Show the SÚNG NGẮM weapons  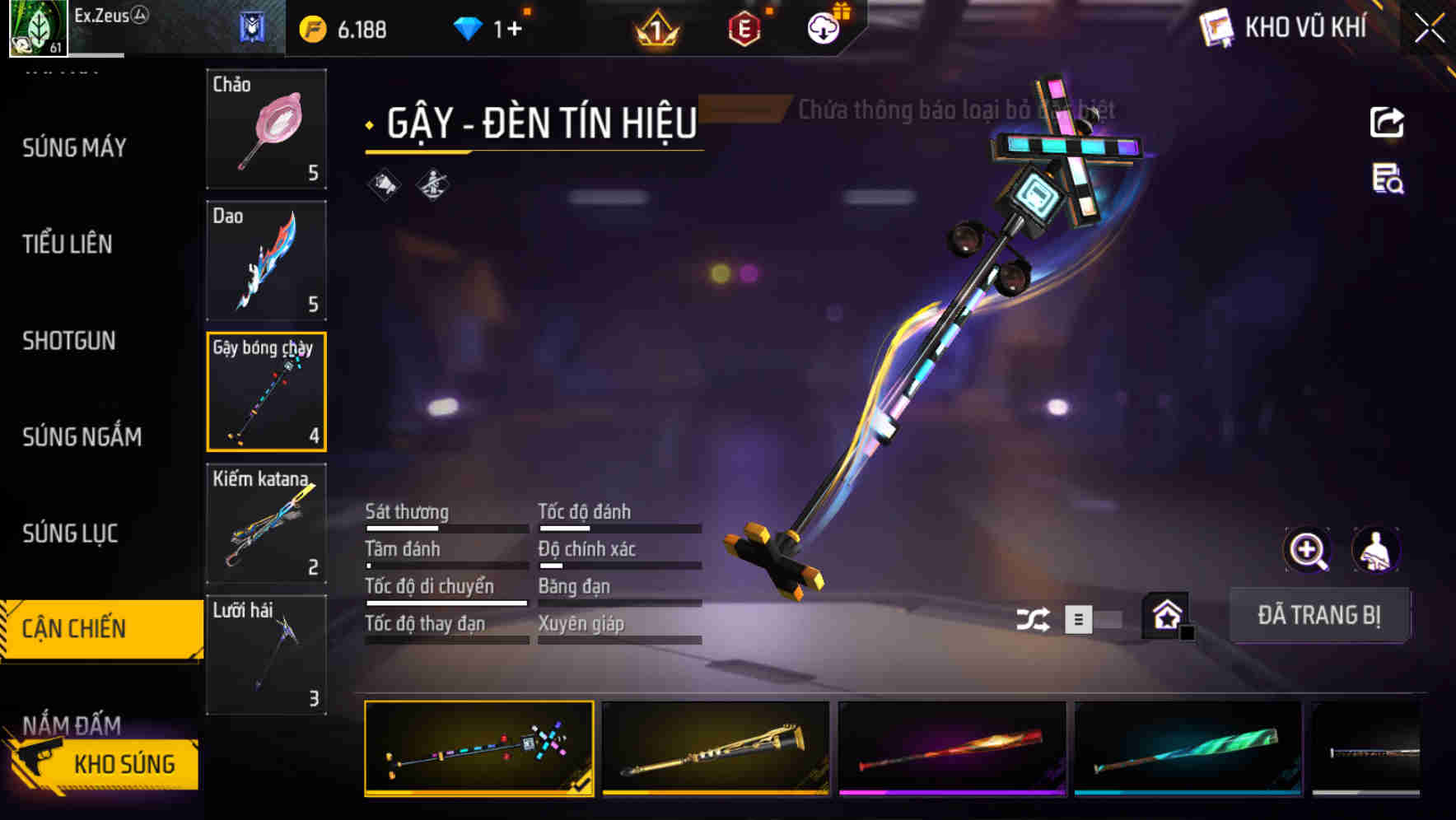(82, 437)
